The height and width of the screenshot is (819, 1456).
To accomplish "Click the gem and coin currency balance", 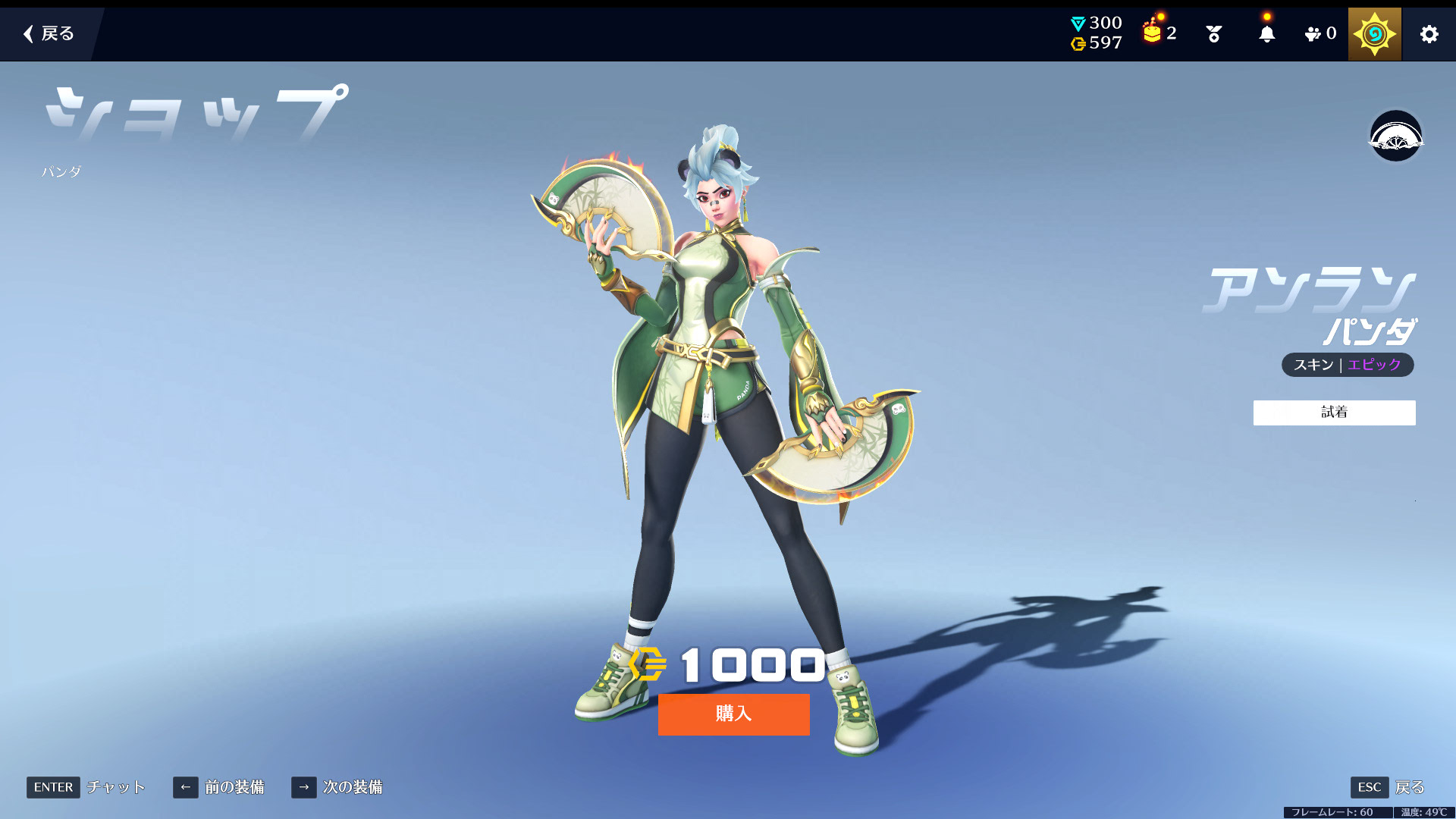I will [x=1097, y=33].
